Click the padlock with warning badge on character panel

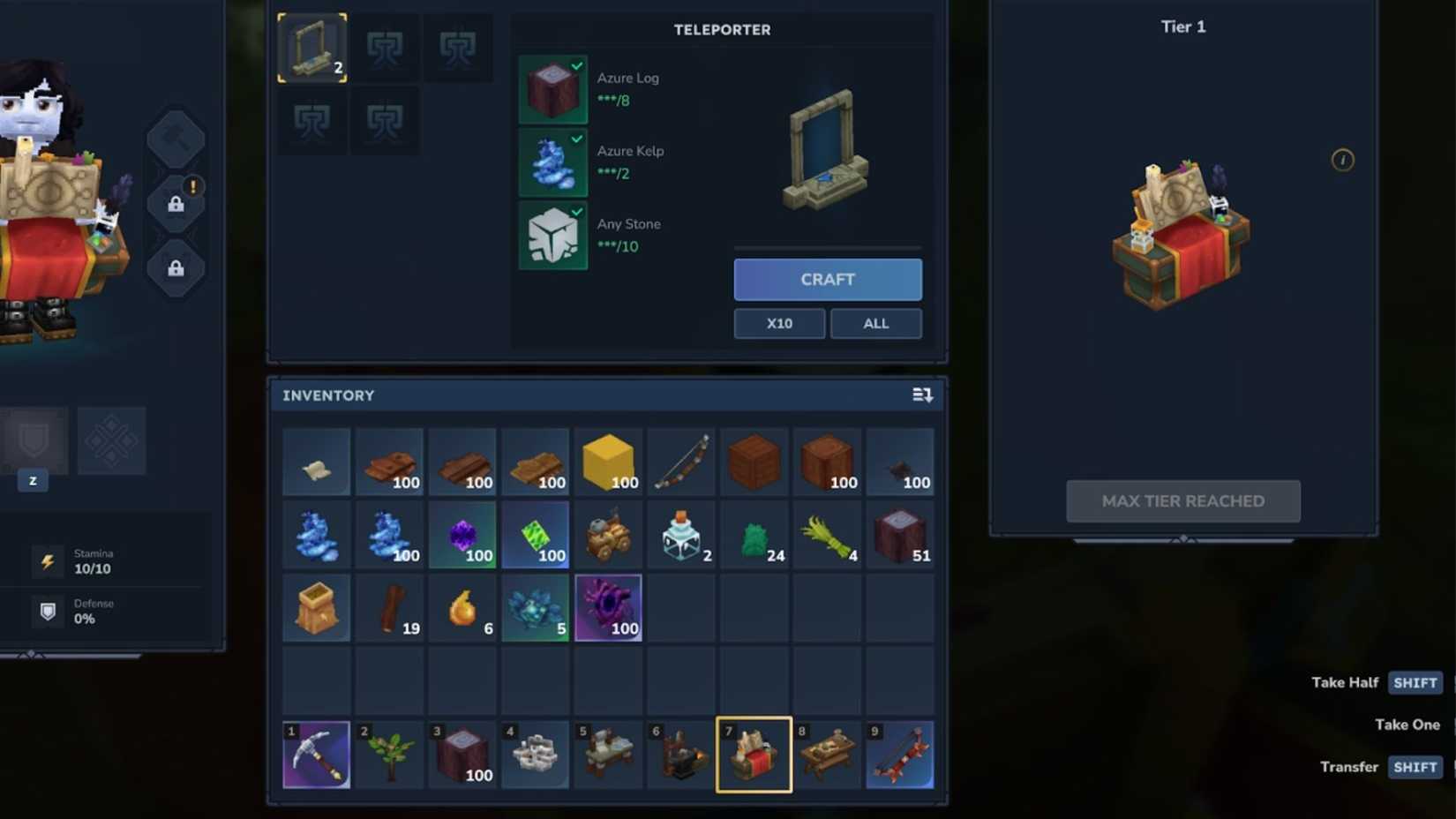pyautogui.click(x=177, y=205)
